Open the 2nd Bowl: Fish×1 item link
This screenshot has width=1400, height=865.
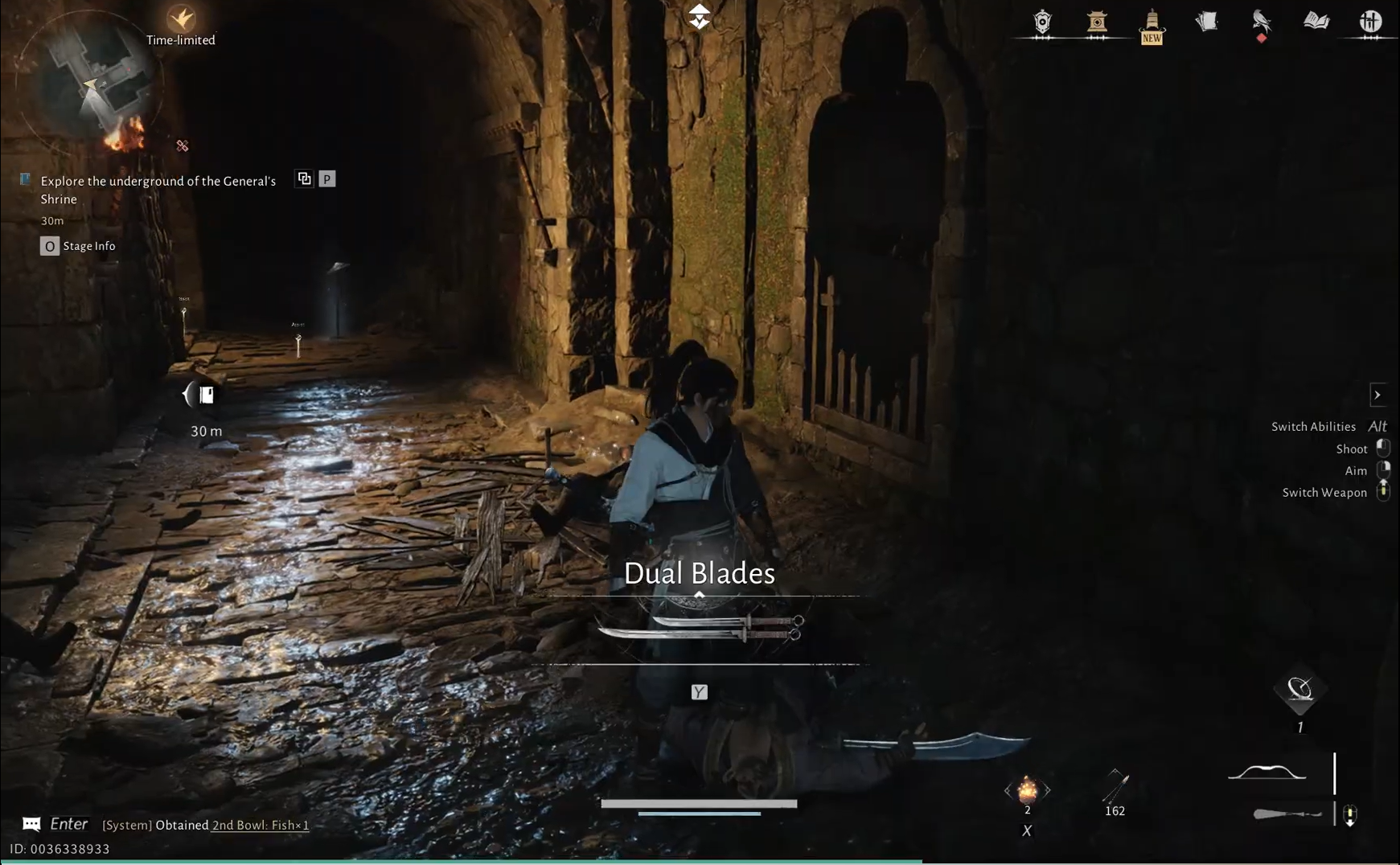pyautogui.click(x=259, y=825)
